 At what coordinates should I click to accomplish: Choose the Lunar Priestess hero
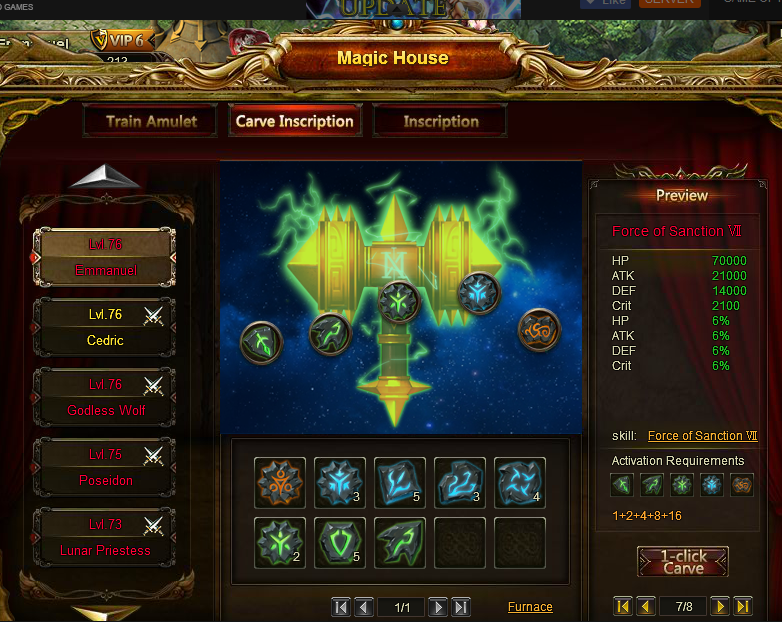pyautogui.click(x=105, y=537)
